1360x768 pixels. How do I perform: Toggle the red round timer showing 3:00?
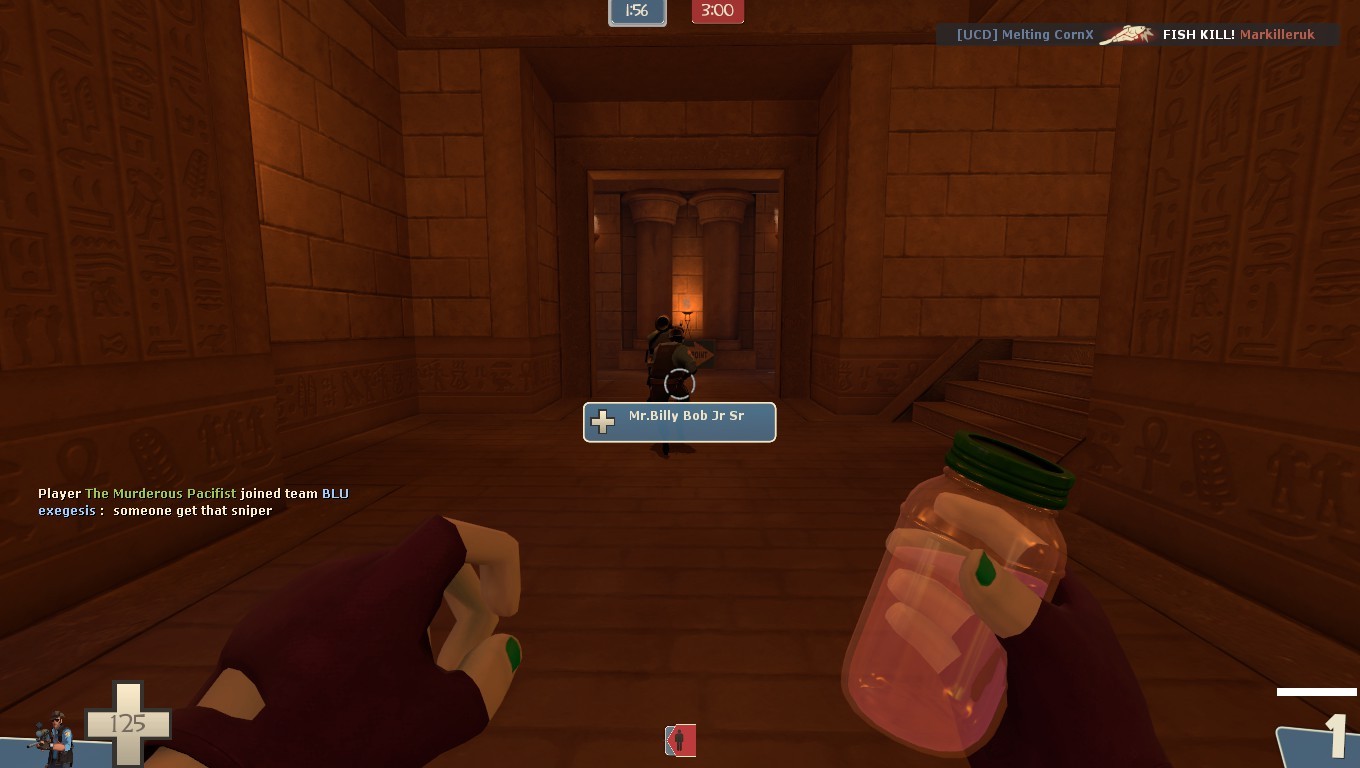coord(717,11)
